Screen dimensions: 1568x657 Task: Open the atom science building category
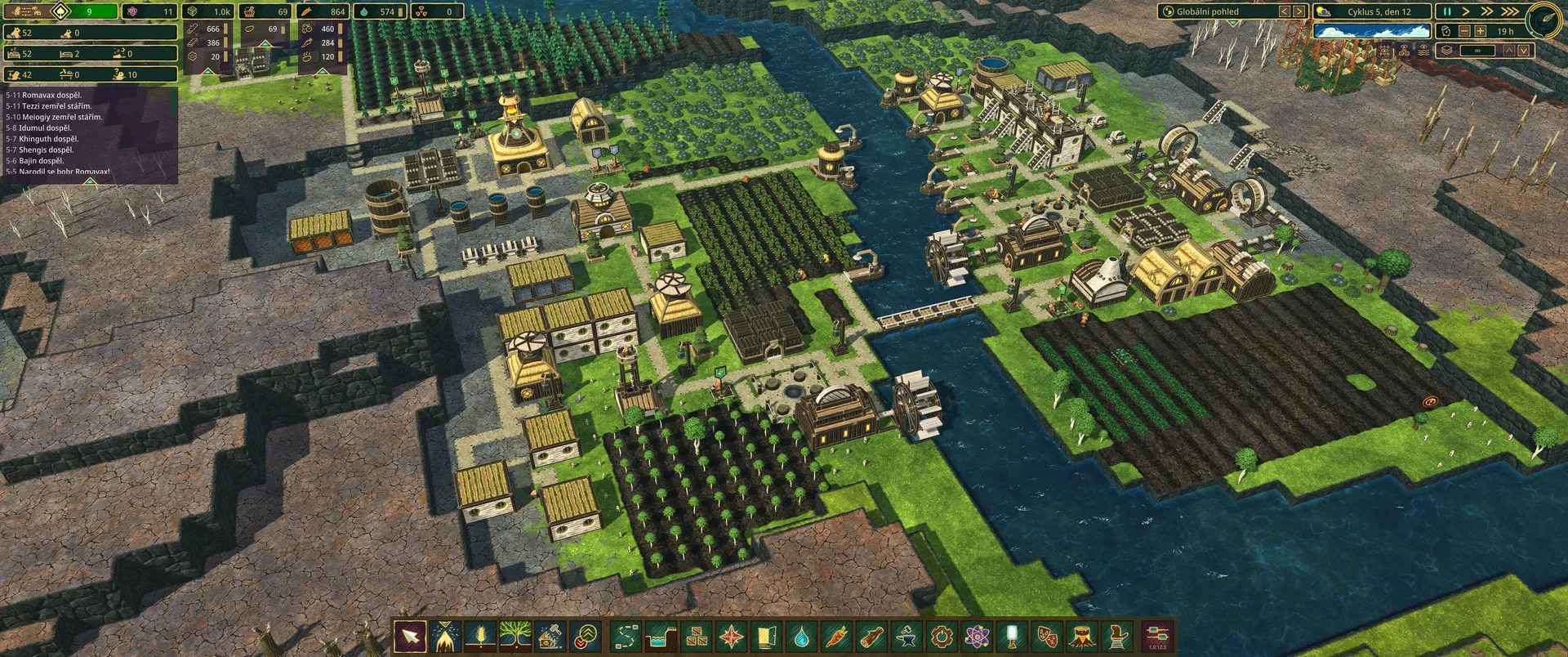[977, 636]
